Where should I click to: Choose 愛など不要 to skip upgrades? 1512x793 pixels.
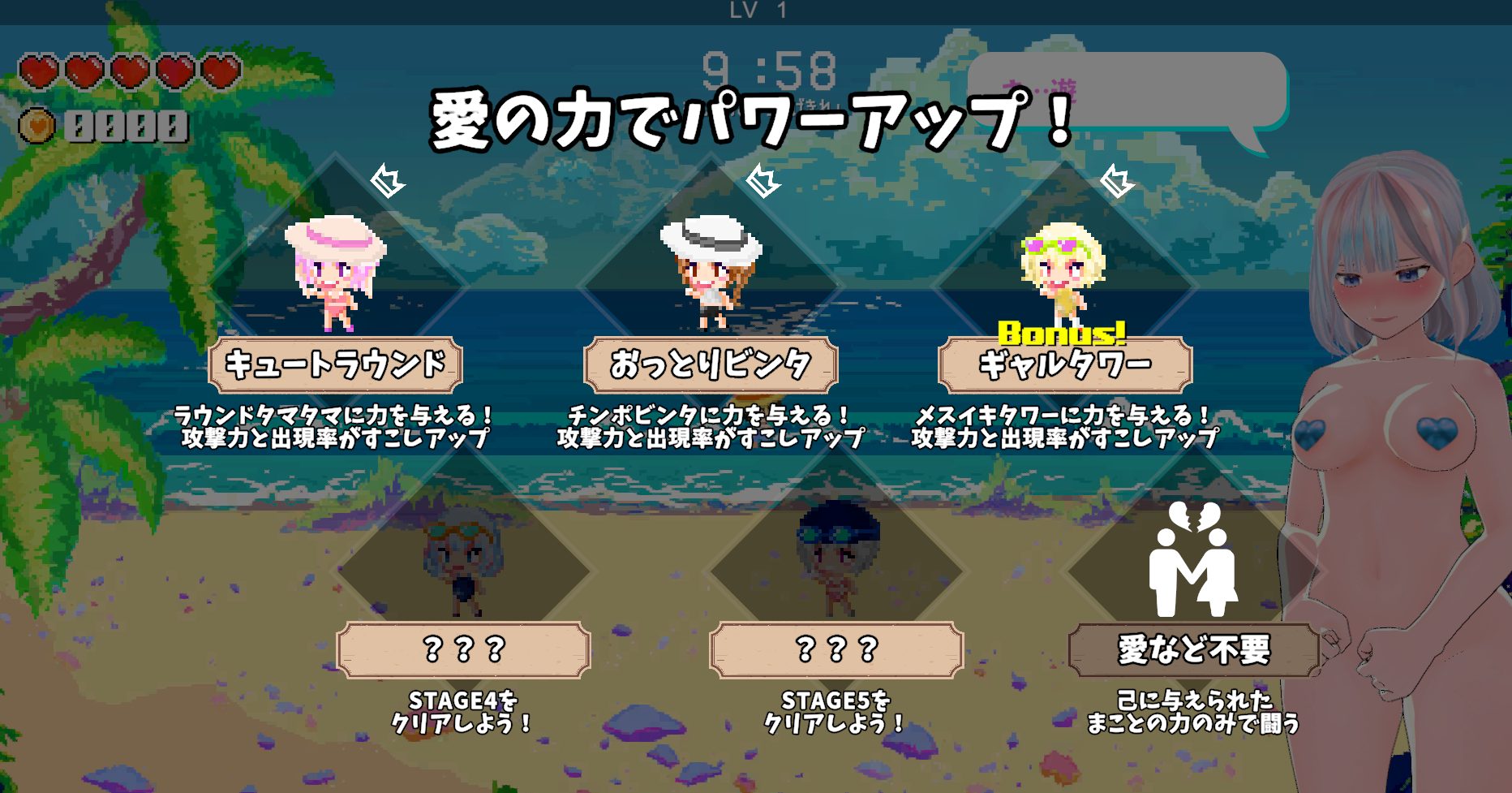(x=1193, y=649)
